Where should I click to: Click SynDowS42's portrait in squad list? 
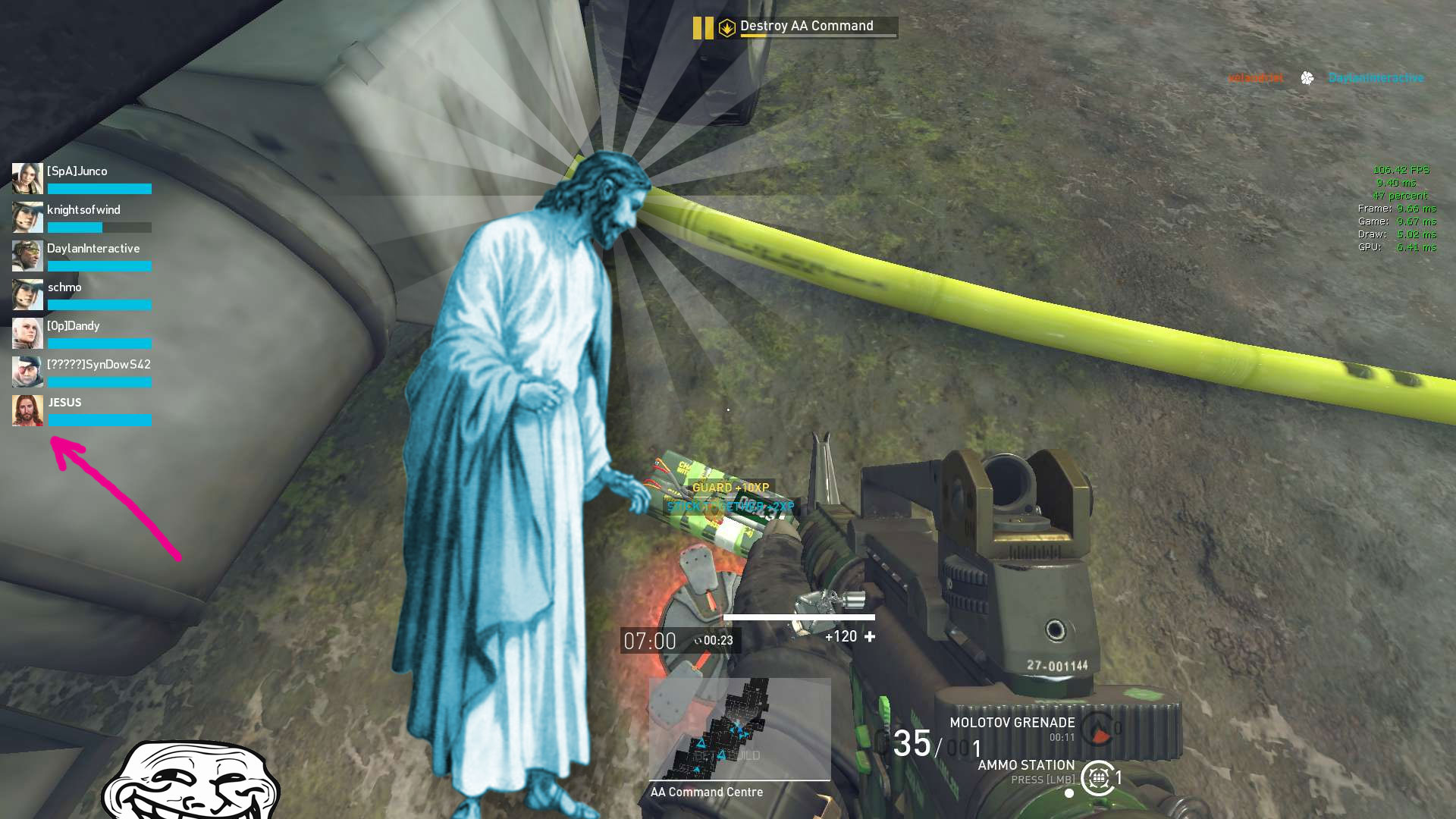pos(27,372)
